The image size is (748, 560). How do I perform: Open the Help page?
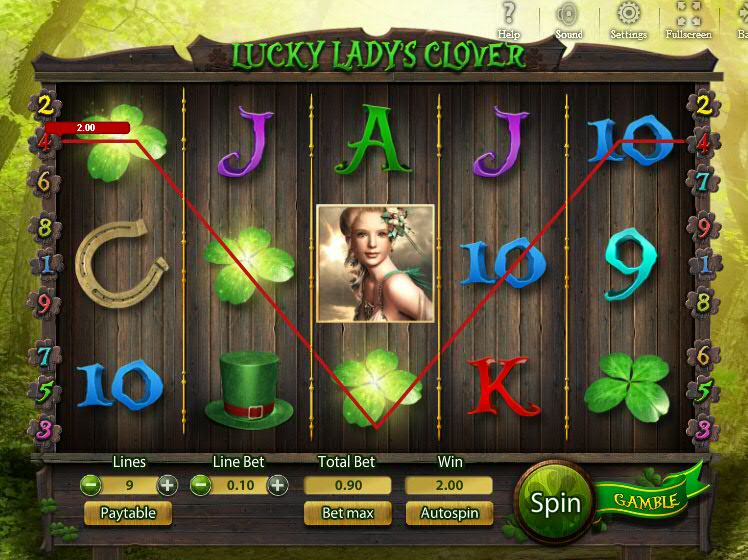tap(509, 16)
